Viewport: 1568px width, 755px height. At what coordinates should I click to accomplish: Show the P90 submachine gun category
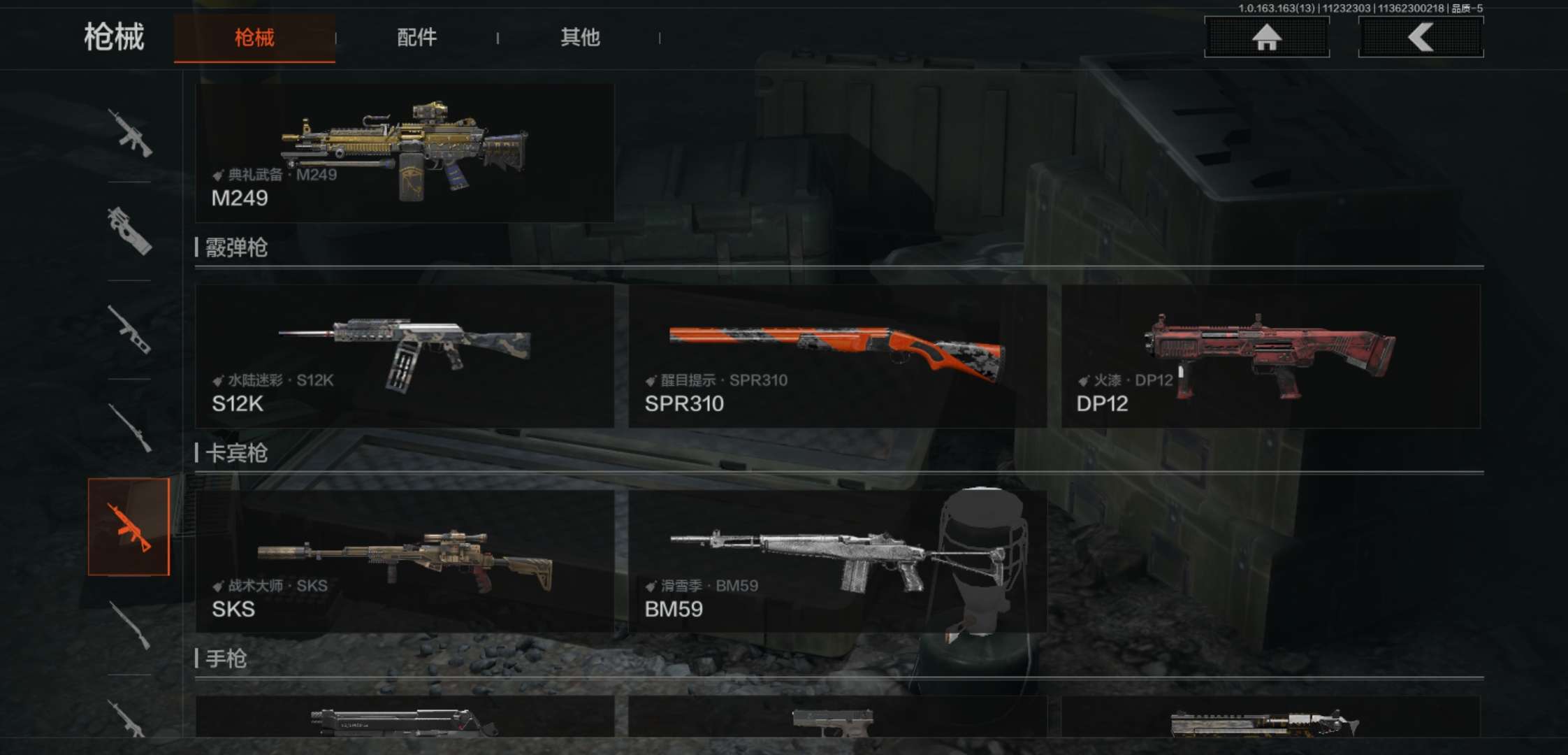[129, 231]
